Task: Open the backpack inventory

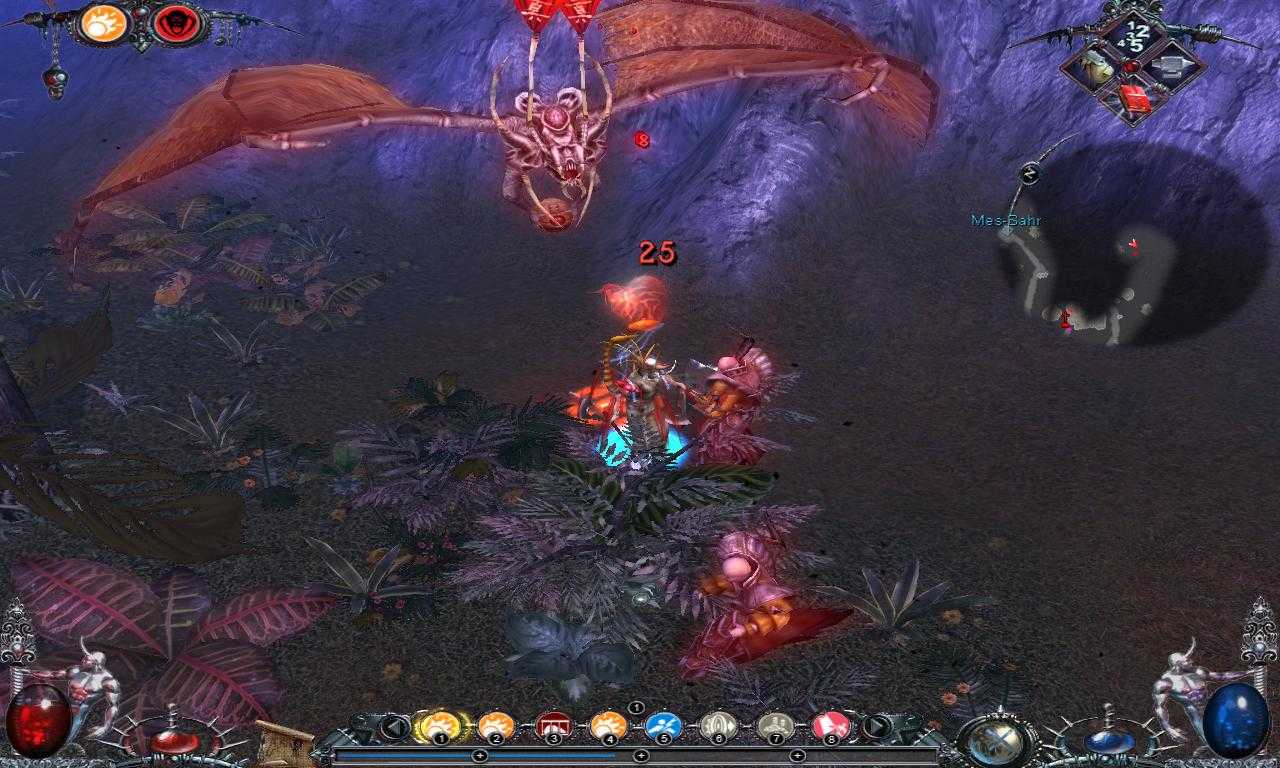Action: [1093, 66]
